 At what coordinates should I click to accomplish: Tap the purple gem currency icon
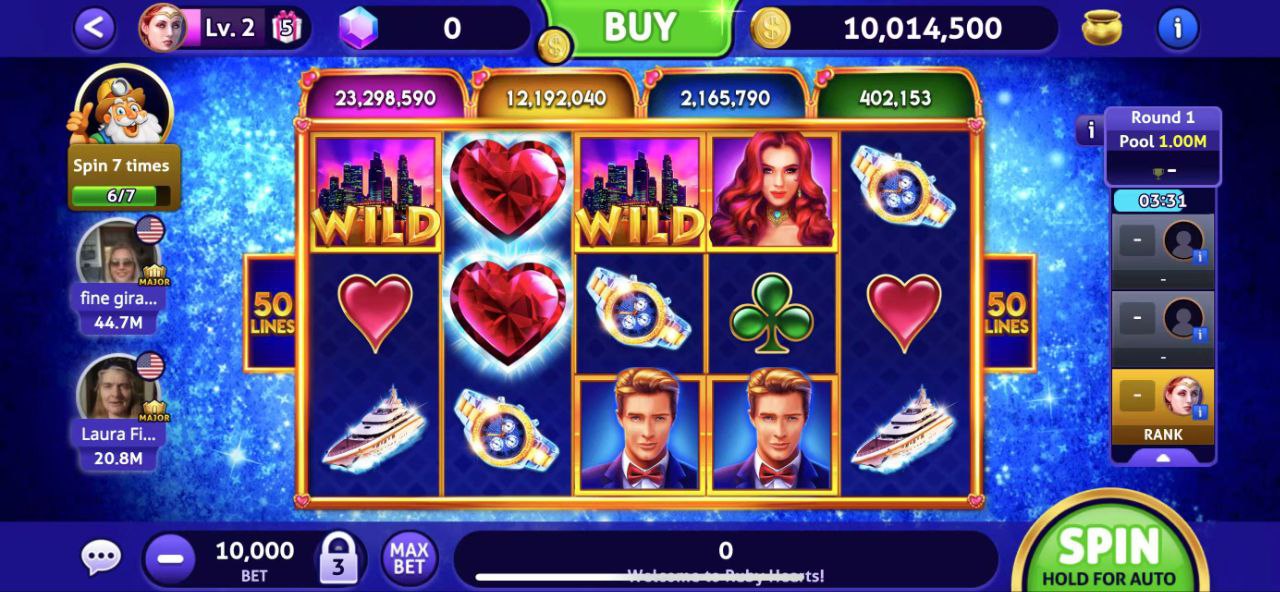[358, 28]
